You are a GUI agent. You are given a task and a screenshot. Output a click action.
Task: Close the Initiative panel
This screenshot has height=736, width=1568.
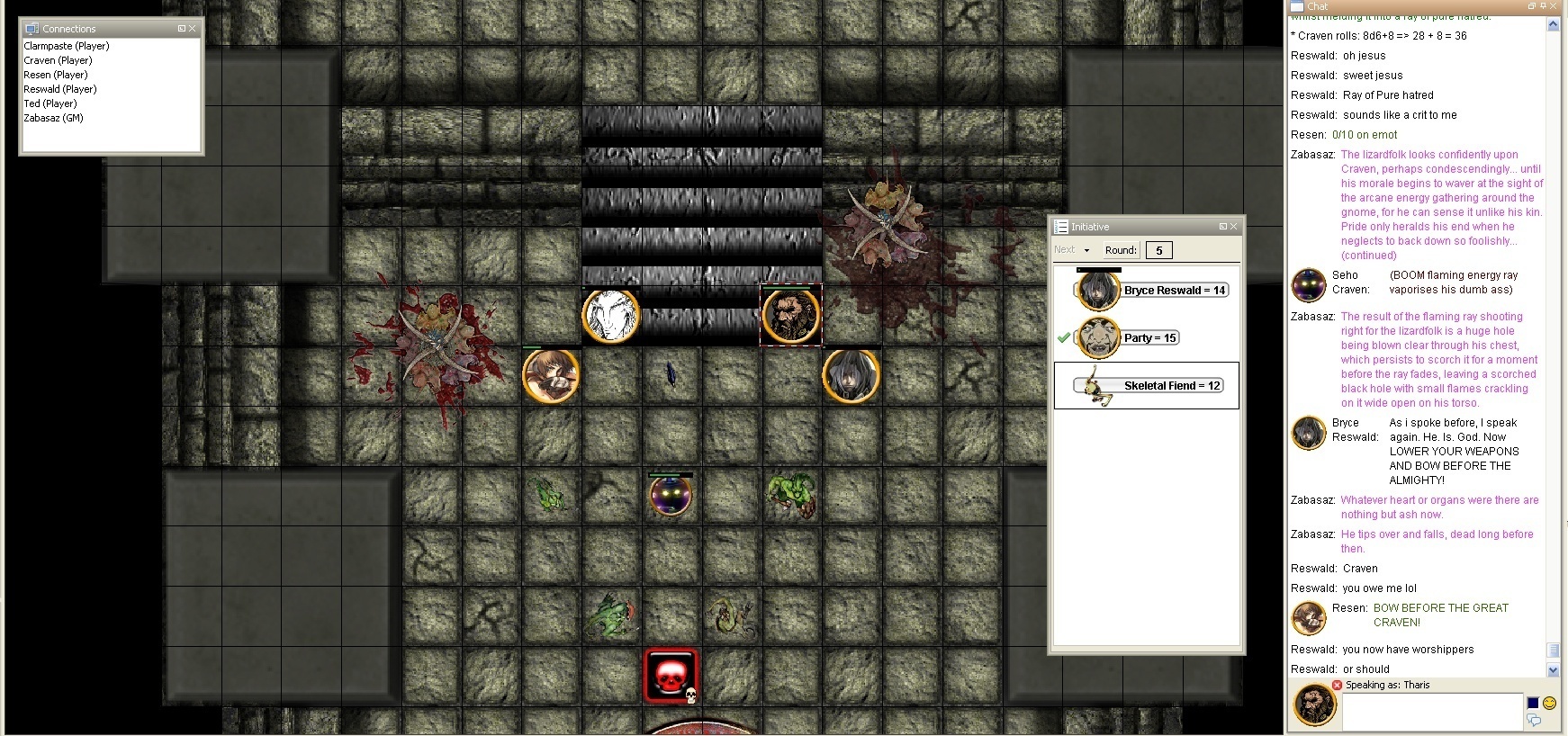[x=1233, y=227]
